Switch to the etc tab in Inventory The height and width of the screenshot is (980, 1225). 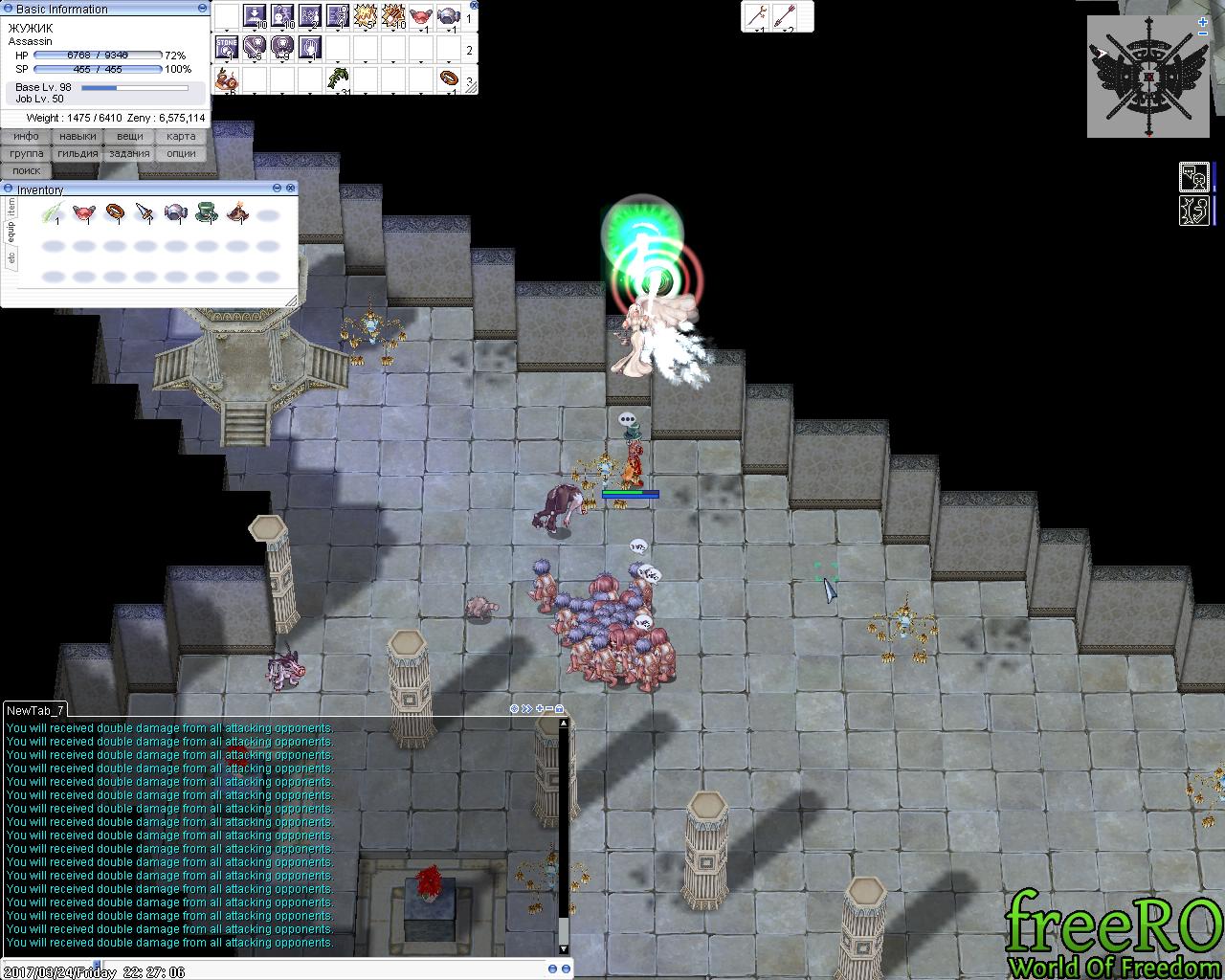[x=11, y=257]
